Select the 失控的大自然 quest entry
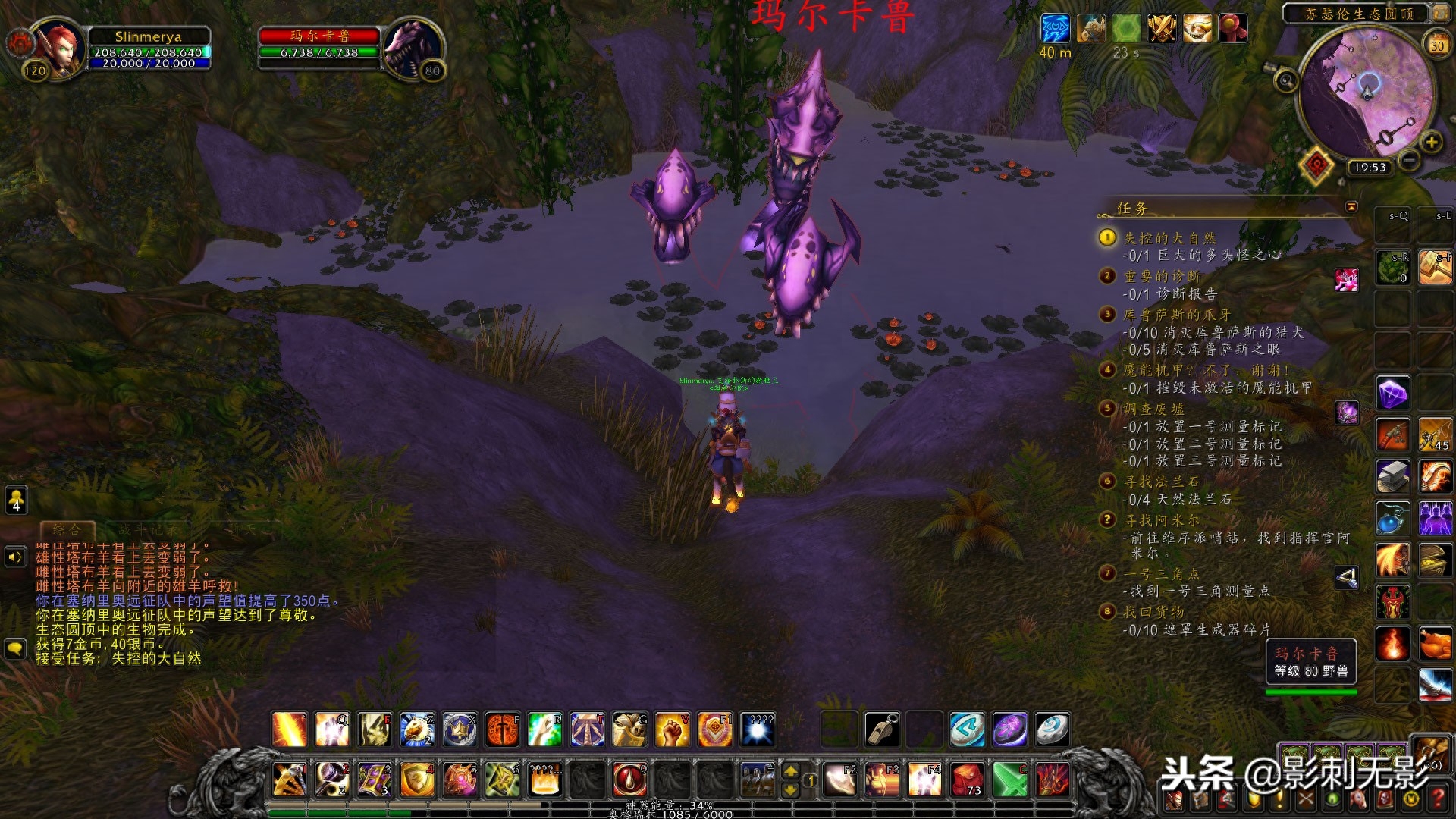Image resolution: width=1456 pixels, height=819 pixels. 1169,238
